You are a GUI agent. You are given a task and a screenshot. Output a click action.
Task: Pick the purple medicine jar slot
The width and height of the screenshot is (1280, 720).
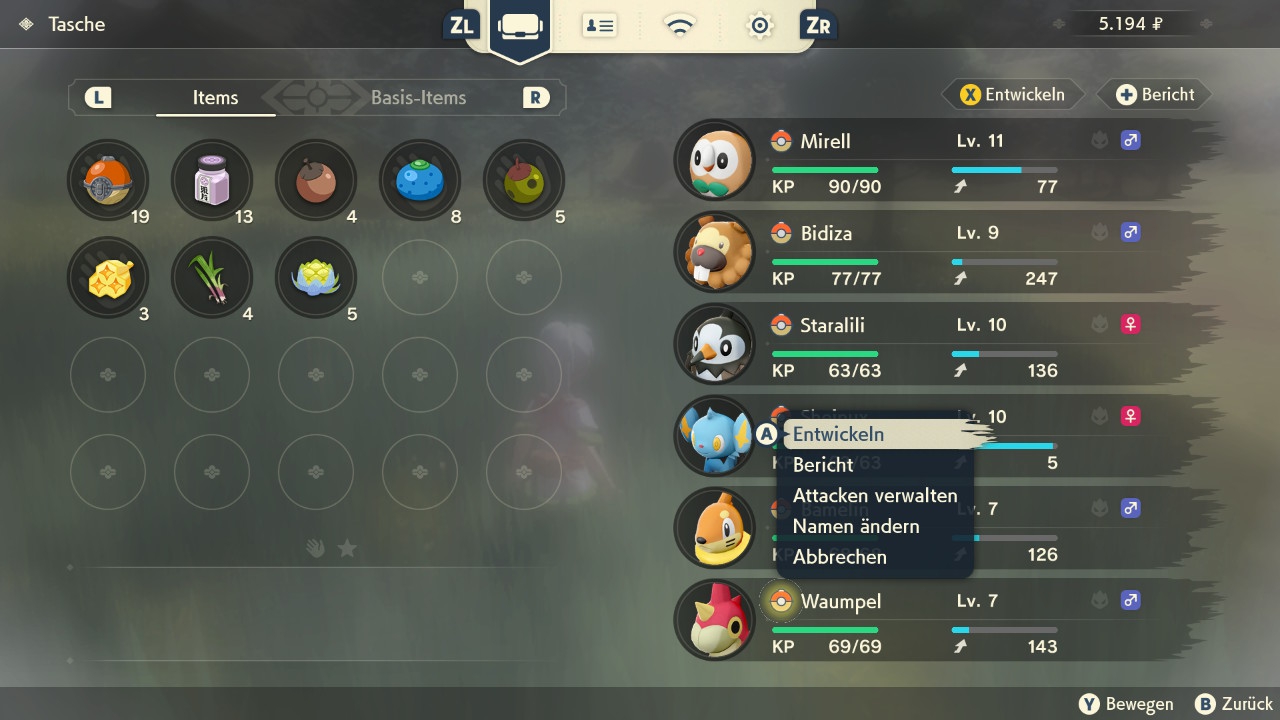[212, 181]
